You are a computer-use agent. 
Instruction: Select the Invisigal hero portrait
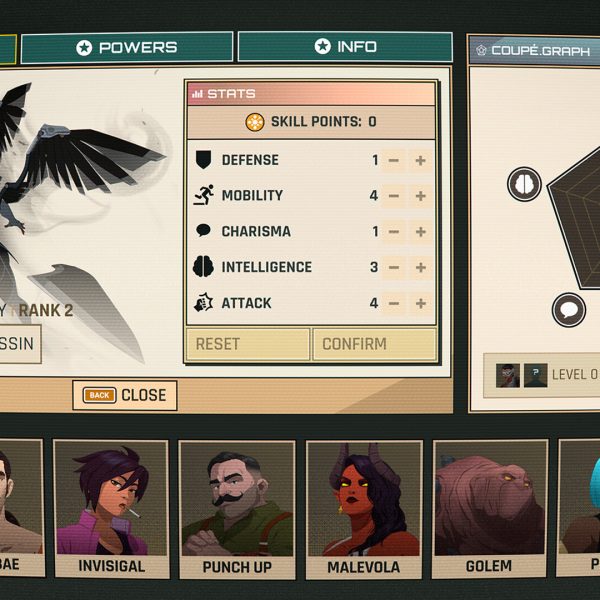click(111, 508)
